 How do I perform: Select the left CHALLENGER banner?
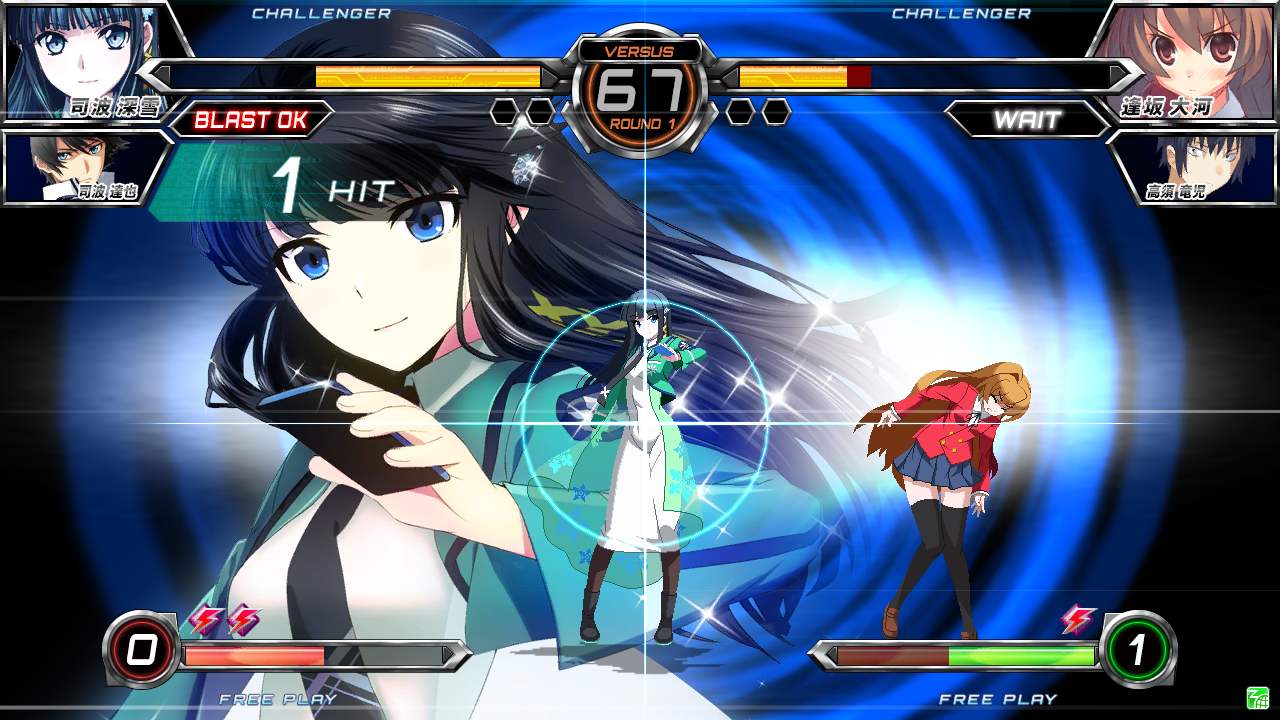pos(322,14)
